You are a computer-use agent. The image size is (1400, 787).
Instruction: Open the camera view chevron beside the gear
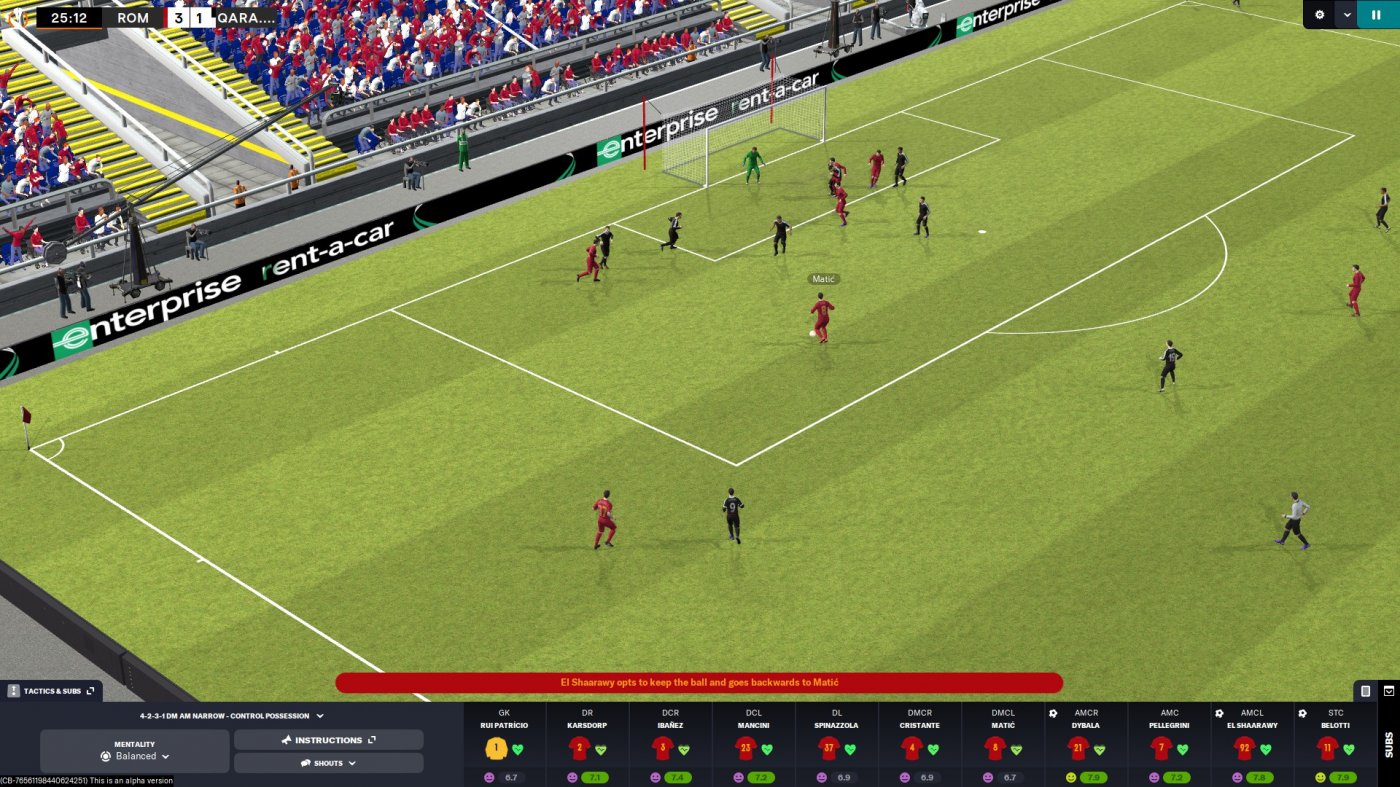click(x=1347, y=14)
